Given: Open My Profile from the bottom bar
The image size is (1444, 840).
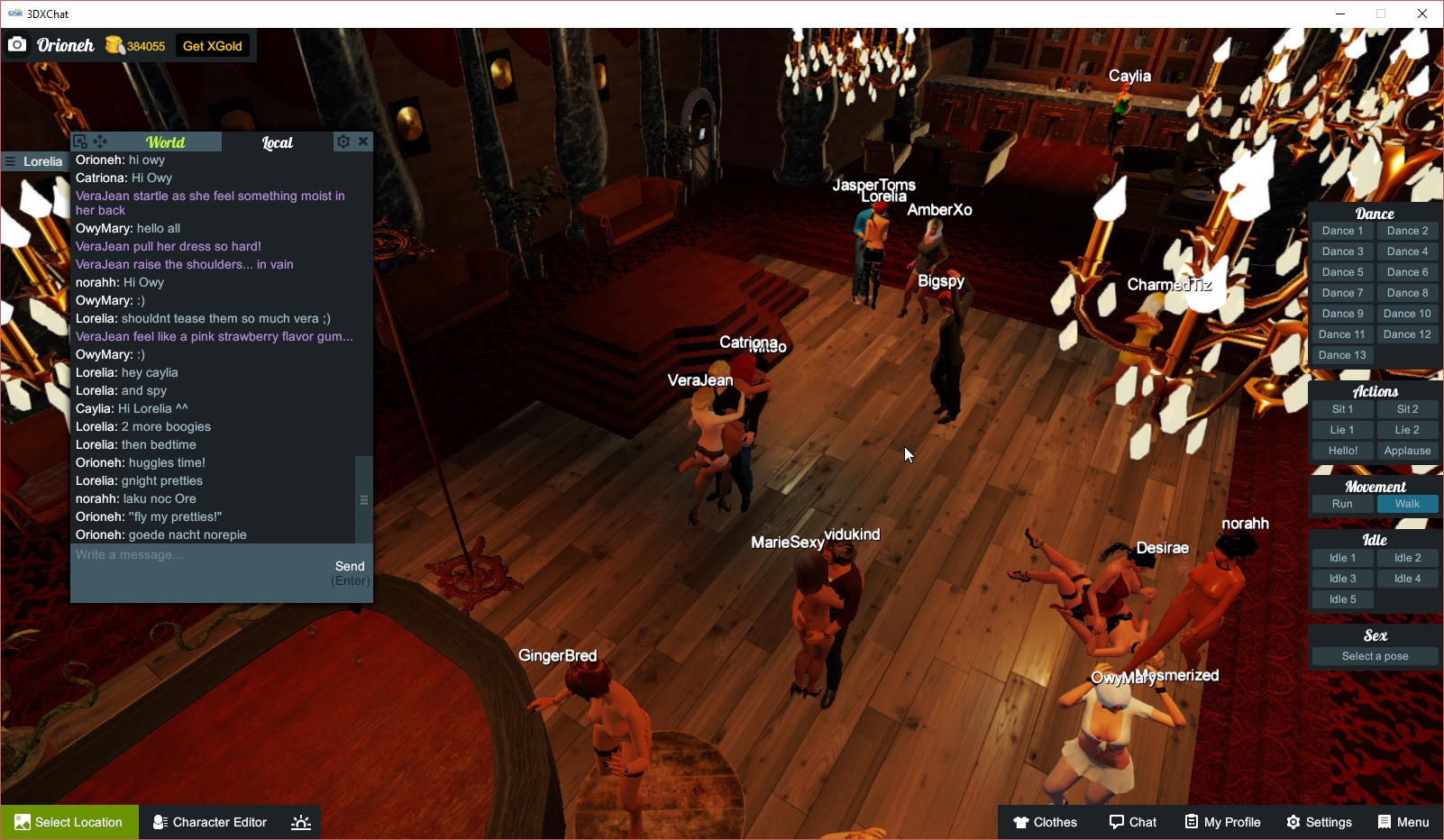Looking at the screenshot, I should click(1222, 822).
